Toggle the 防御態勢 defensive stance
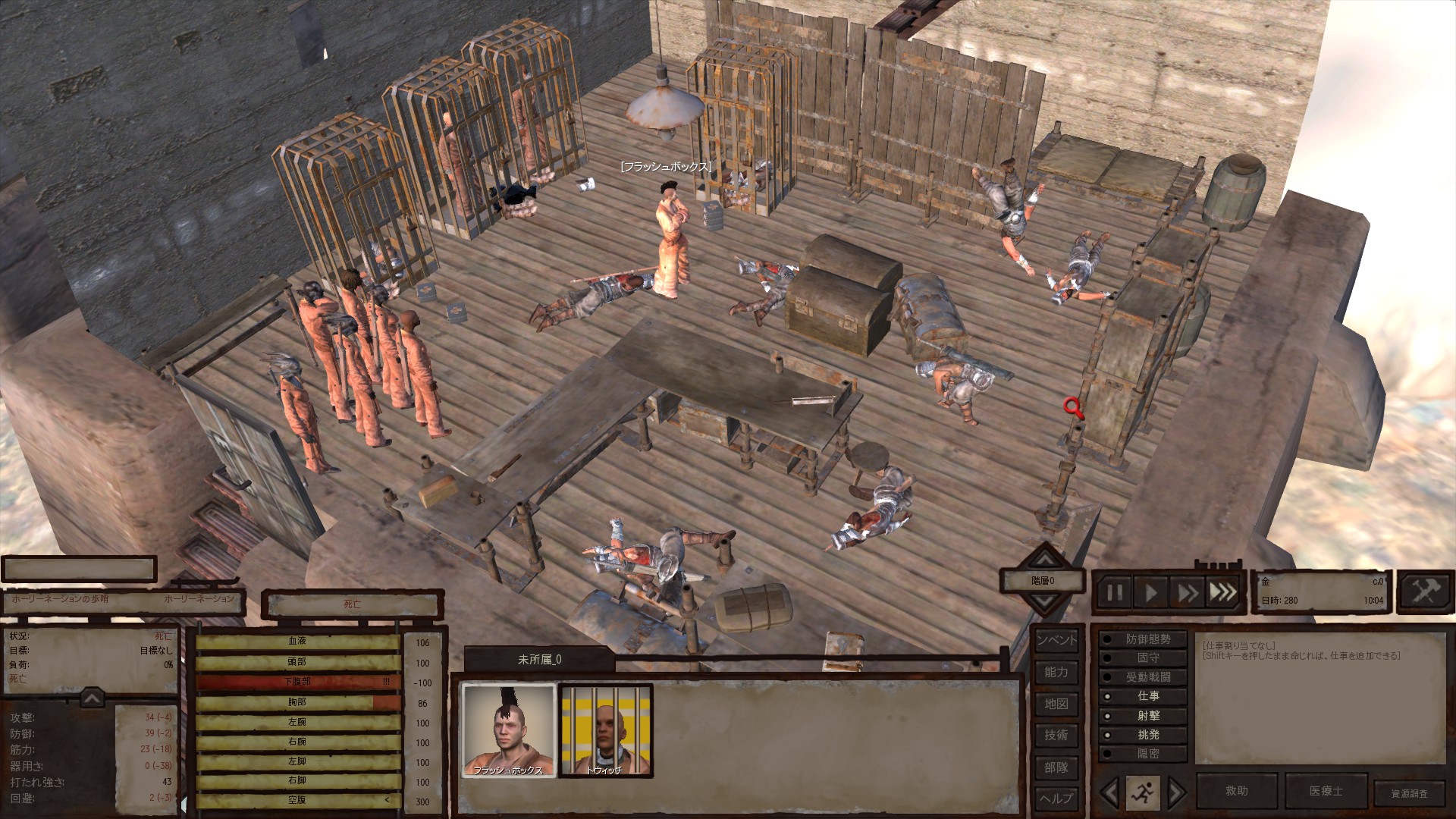 tap(1142, 639)
